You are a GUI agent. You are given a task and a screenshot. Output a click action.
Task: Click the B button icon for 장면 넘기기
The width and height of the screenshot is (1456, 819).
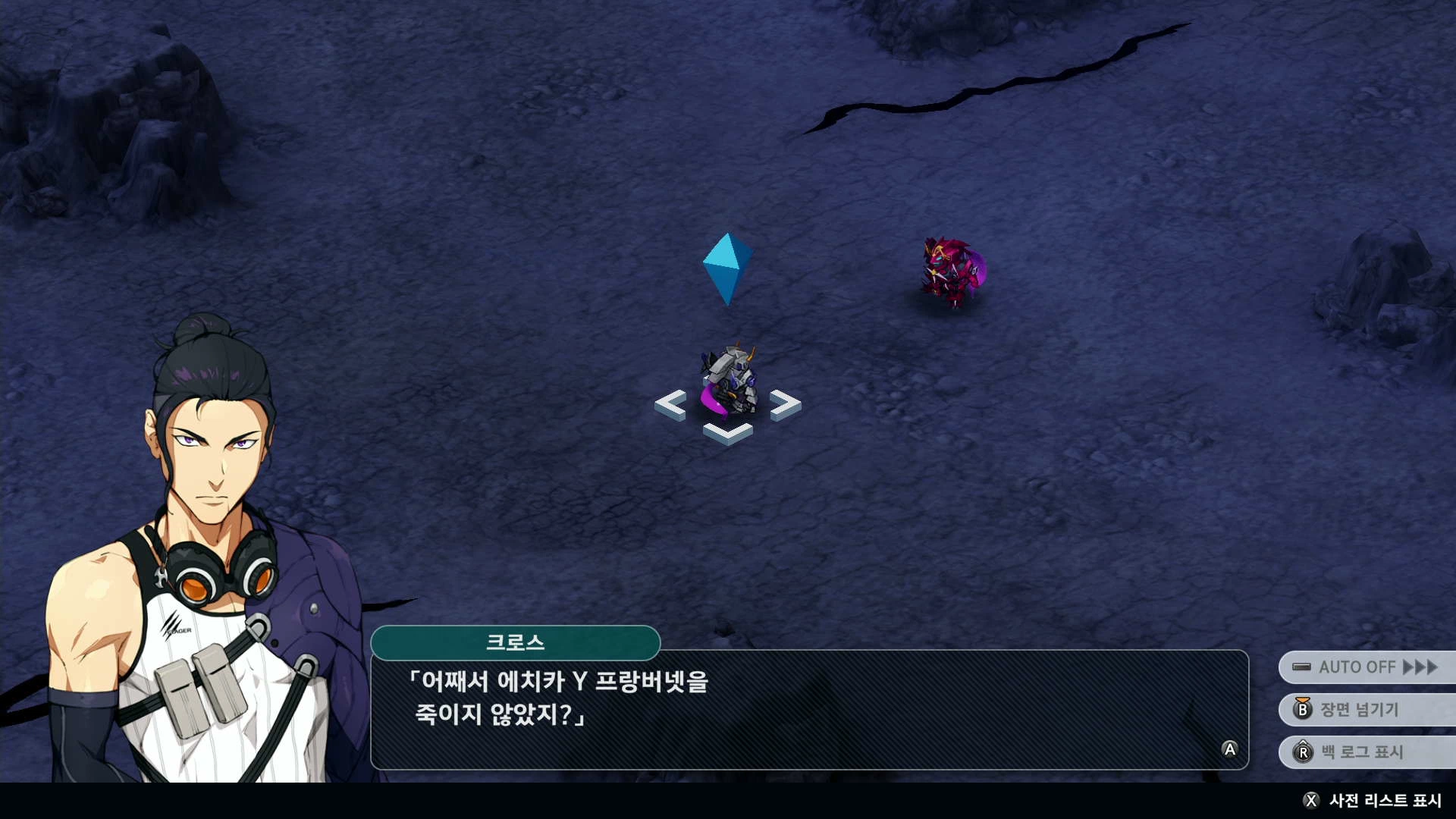point(1303,711)
